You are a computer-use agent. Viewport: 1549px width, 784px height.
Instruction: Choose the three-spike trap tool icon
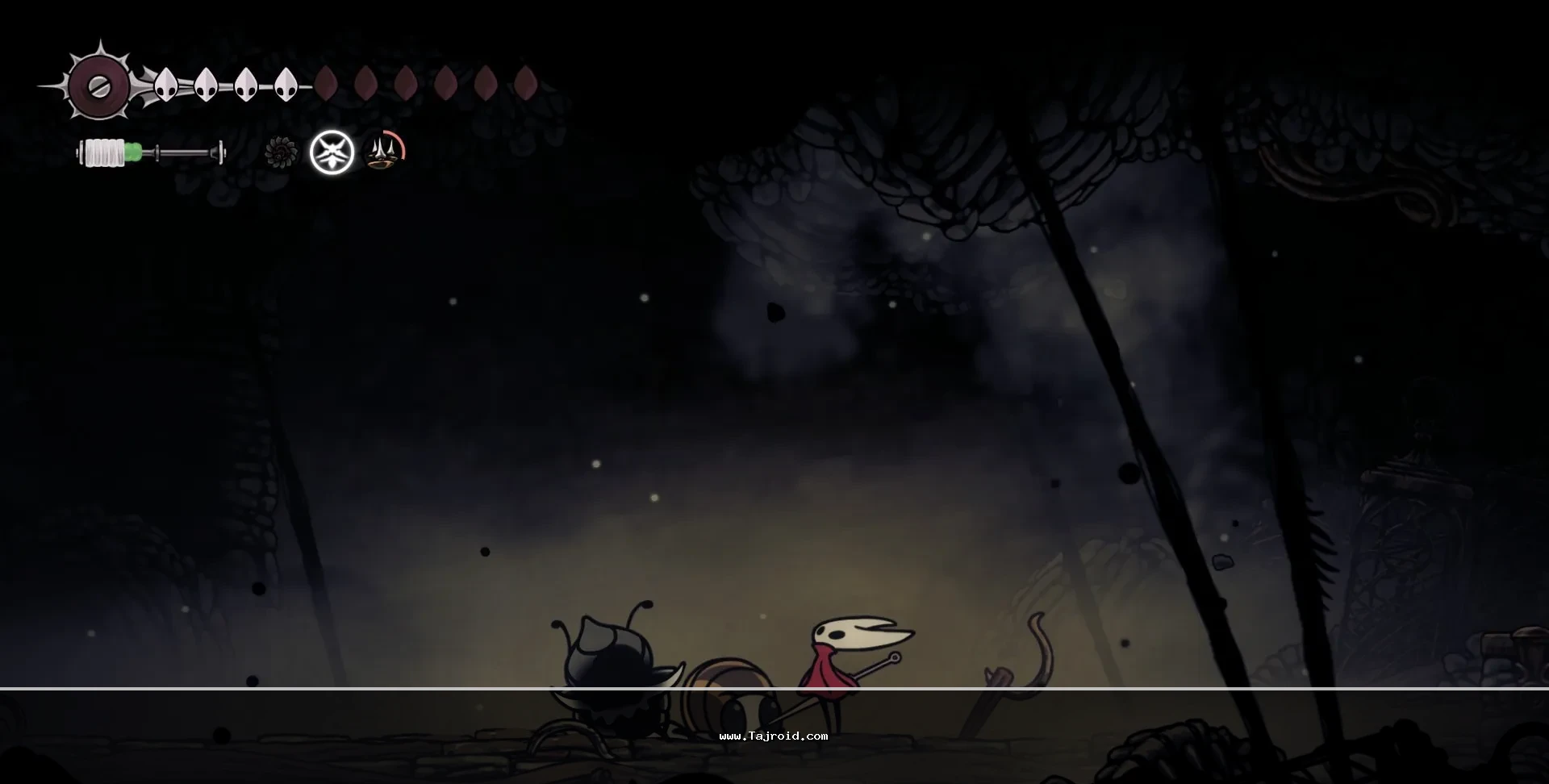(x=385, y=152)
